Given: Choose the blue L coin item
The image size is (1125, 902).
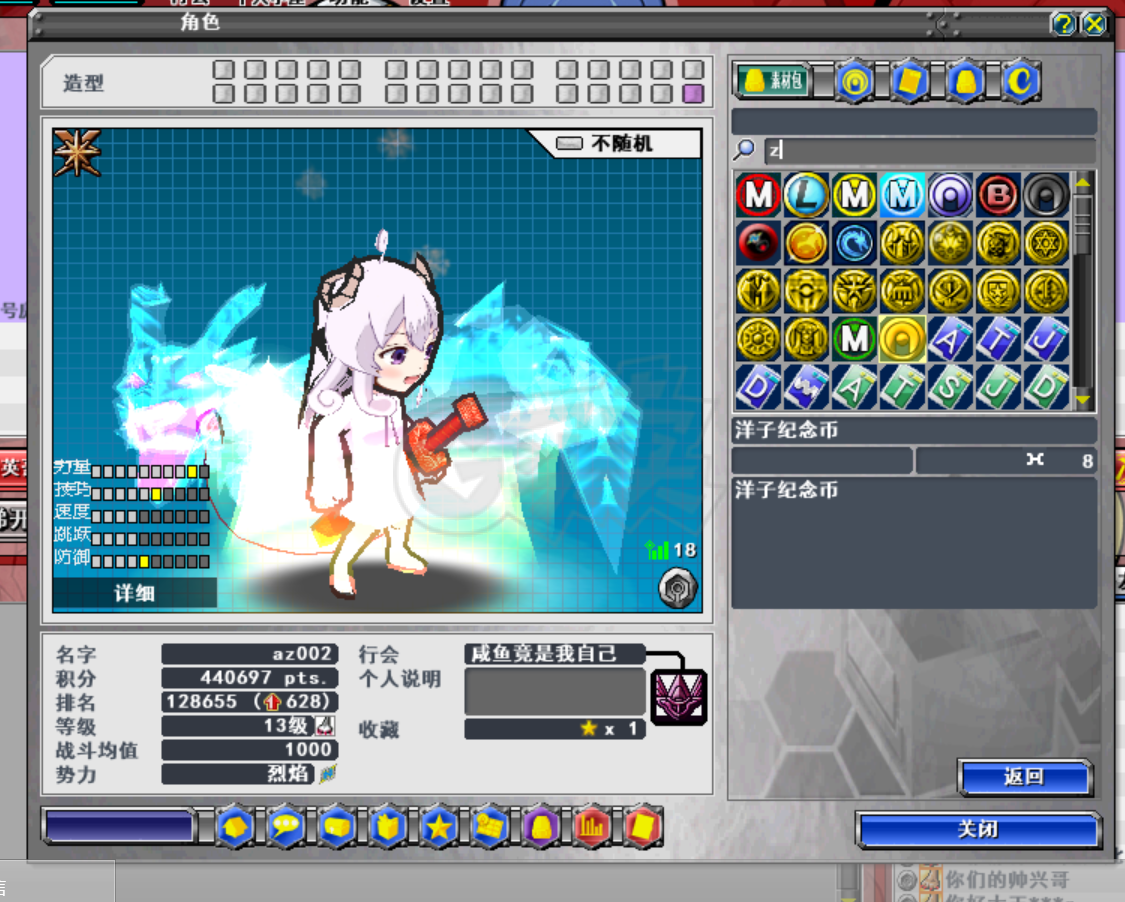Looking at the screenshot, I should coord(806,196).
